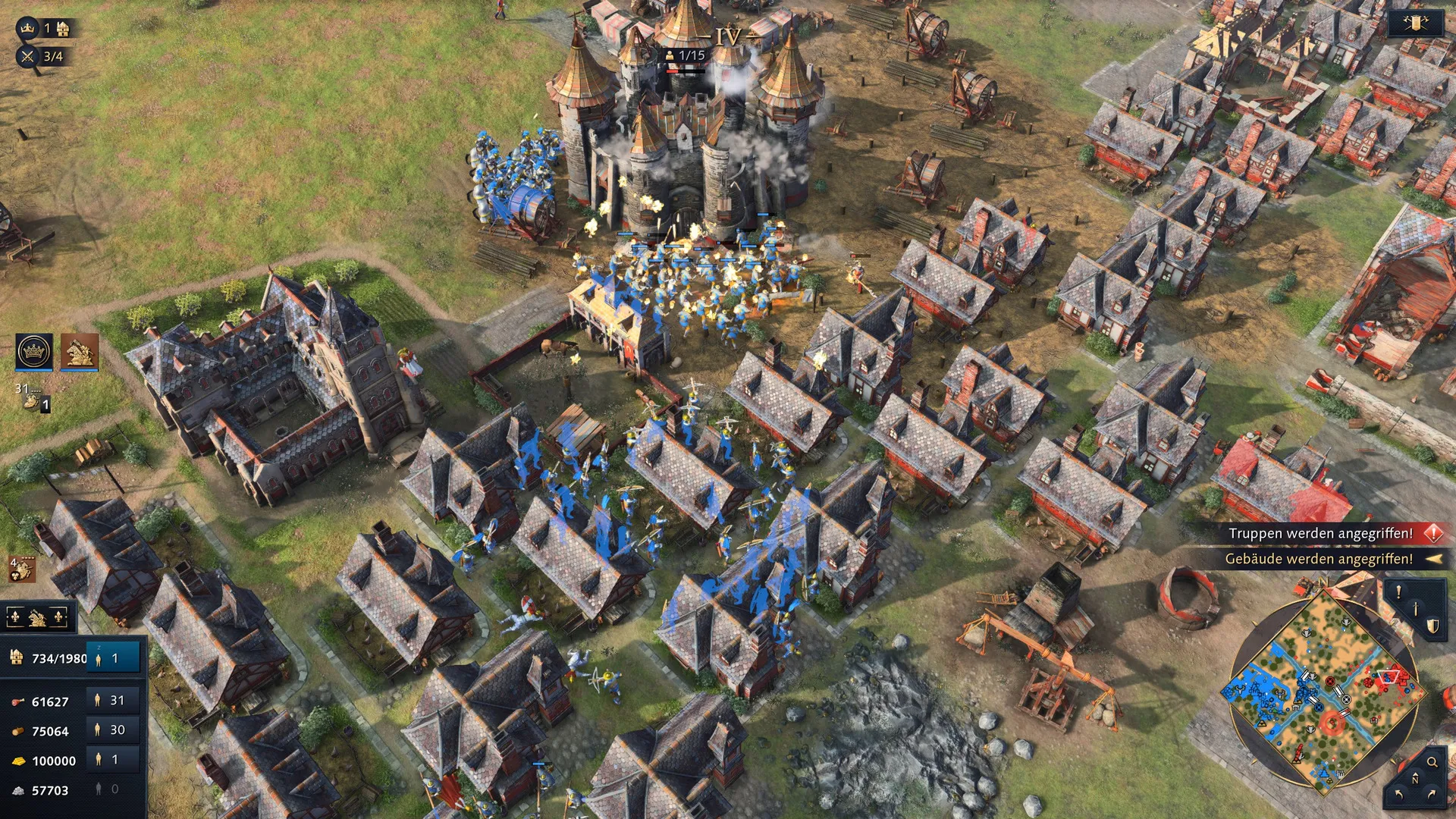
Task: Jump to the 'Truppen werden angegriffen!' alert
Action: point(1321,534)
